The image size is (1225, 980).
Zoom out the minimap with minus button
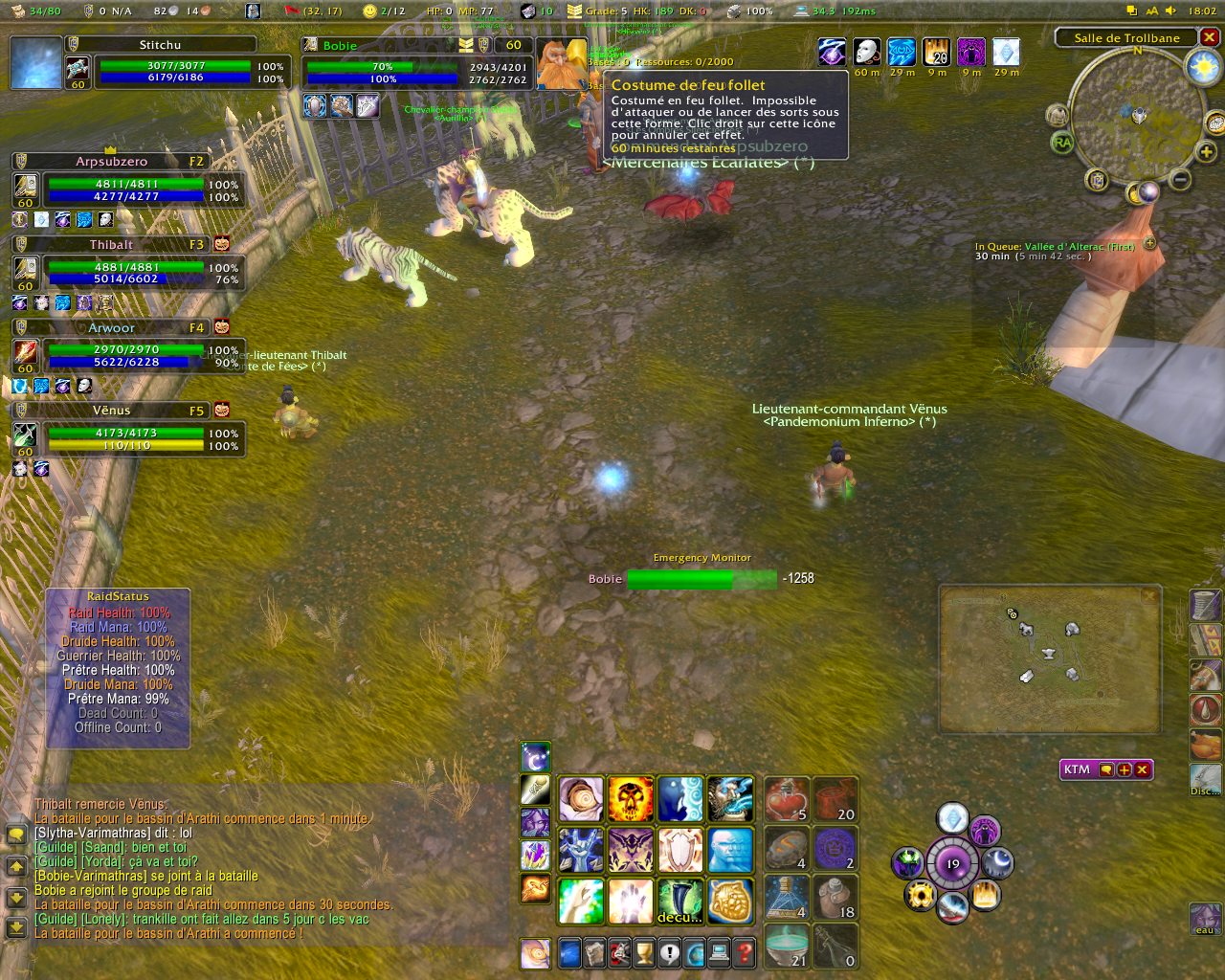[1180, 179]
